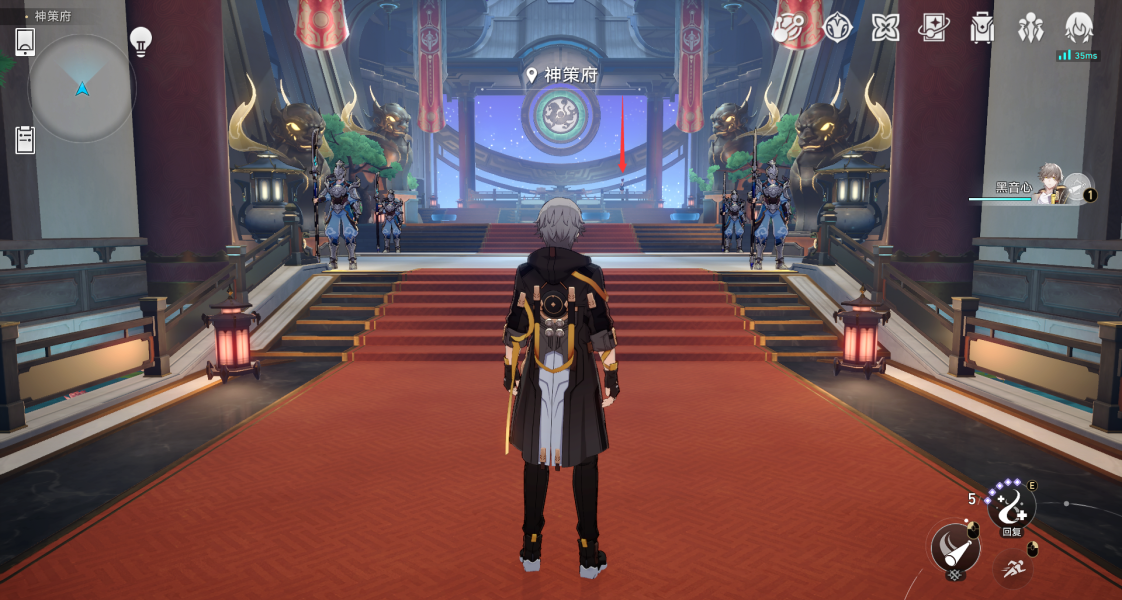Screen dimensions: 1122x600
Task: Open the orbit-nodes icon in the top bar
Action: [787, 29]
